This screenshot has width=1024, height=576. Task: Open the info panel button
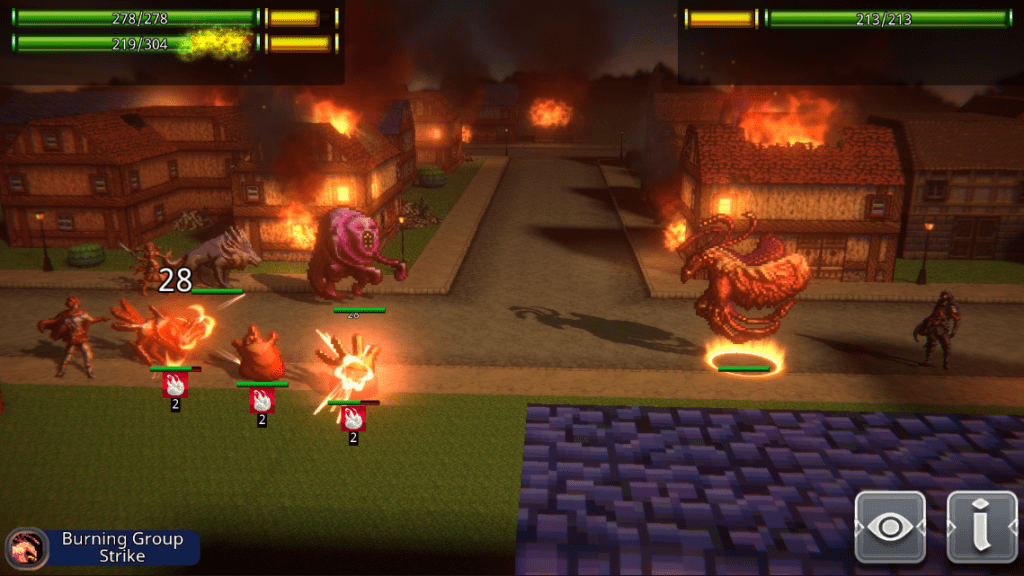pyautogui.click(x=980, y=527)
